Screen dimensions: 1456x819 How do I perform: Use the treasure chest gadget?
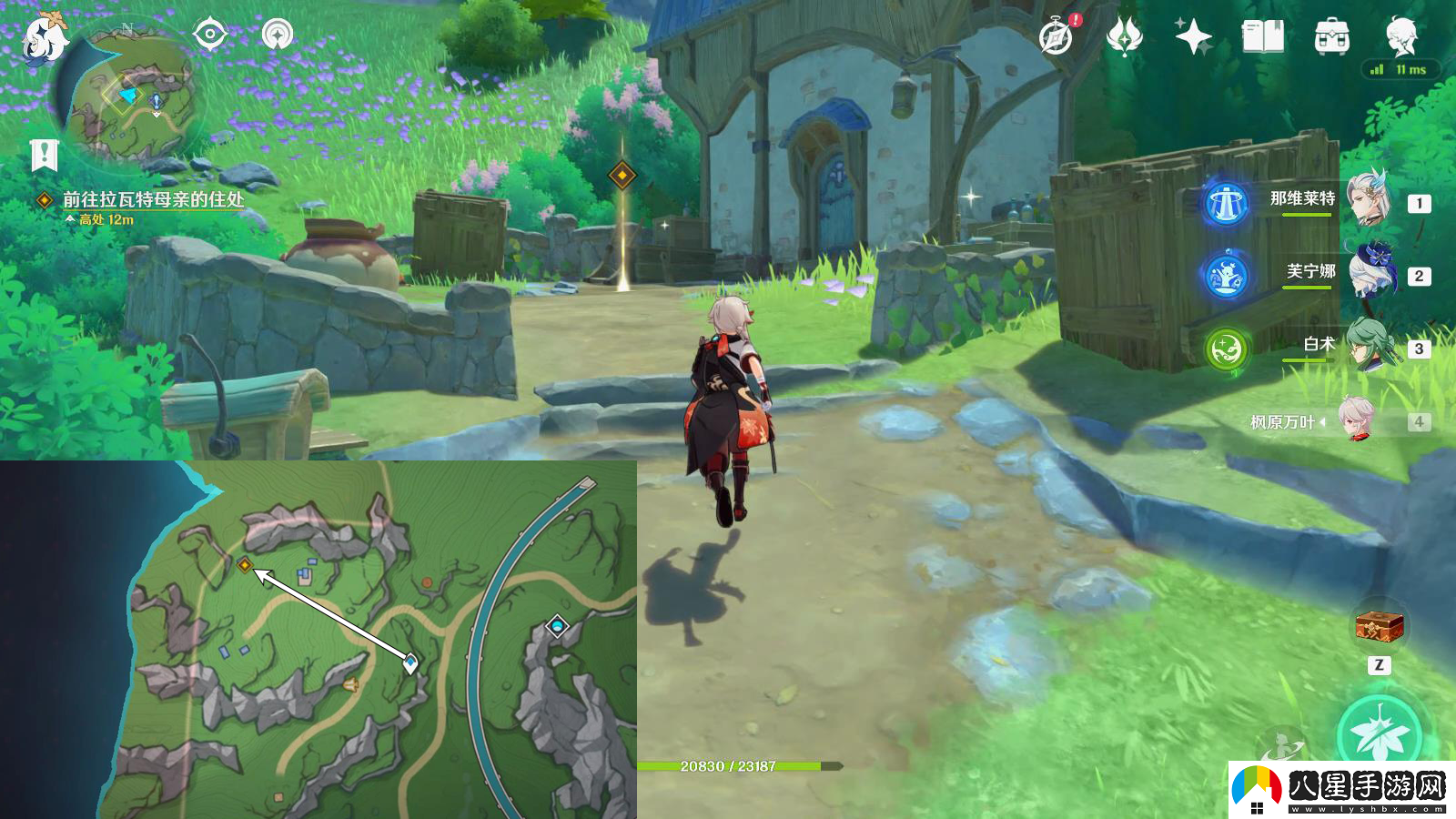click(x=1379, y=626)
